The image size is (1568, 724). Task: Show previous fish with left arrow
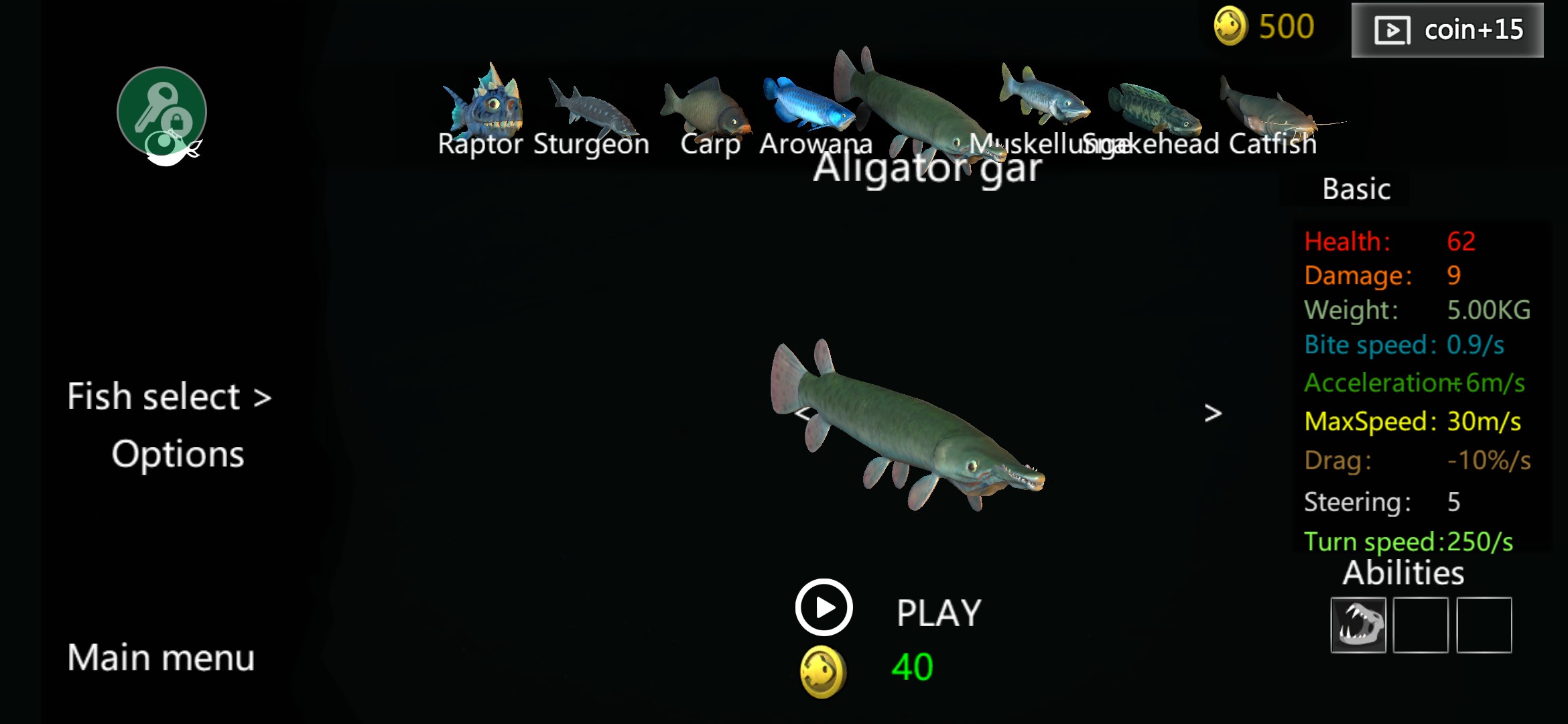point(803,413)
